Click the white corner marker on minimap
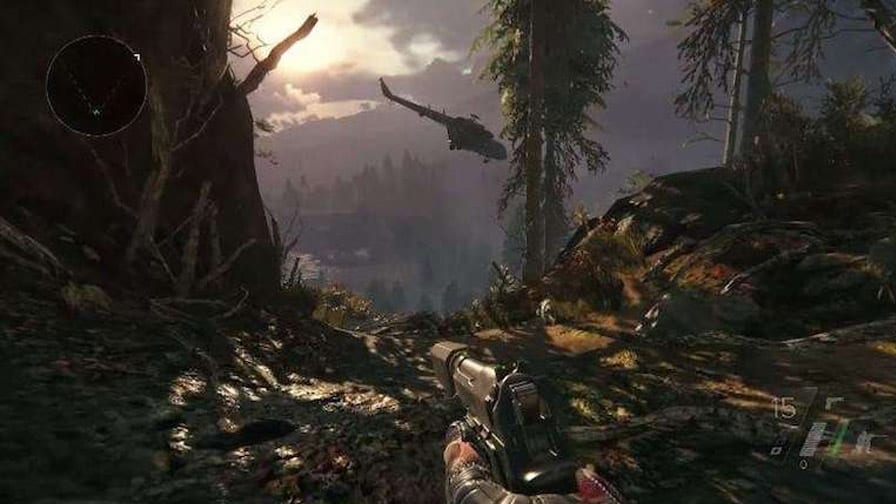896x504 pixels. 137,57
